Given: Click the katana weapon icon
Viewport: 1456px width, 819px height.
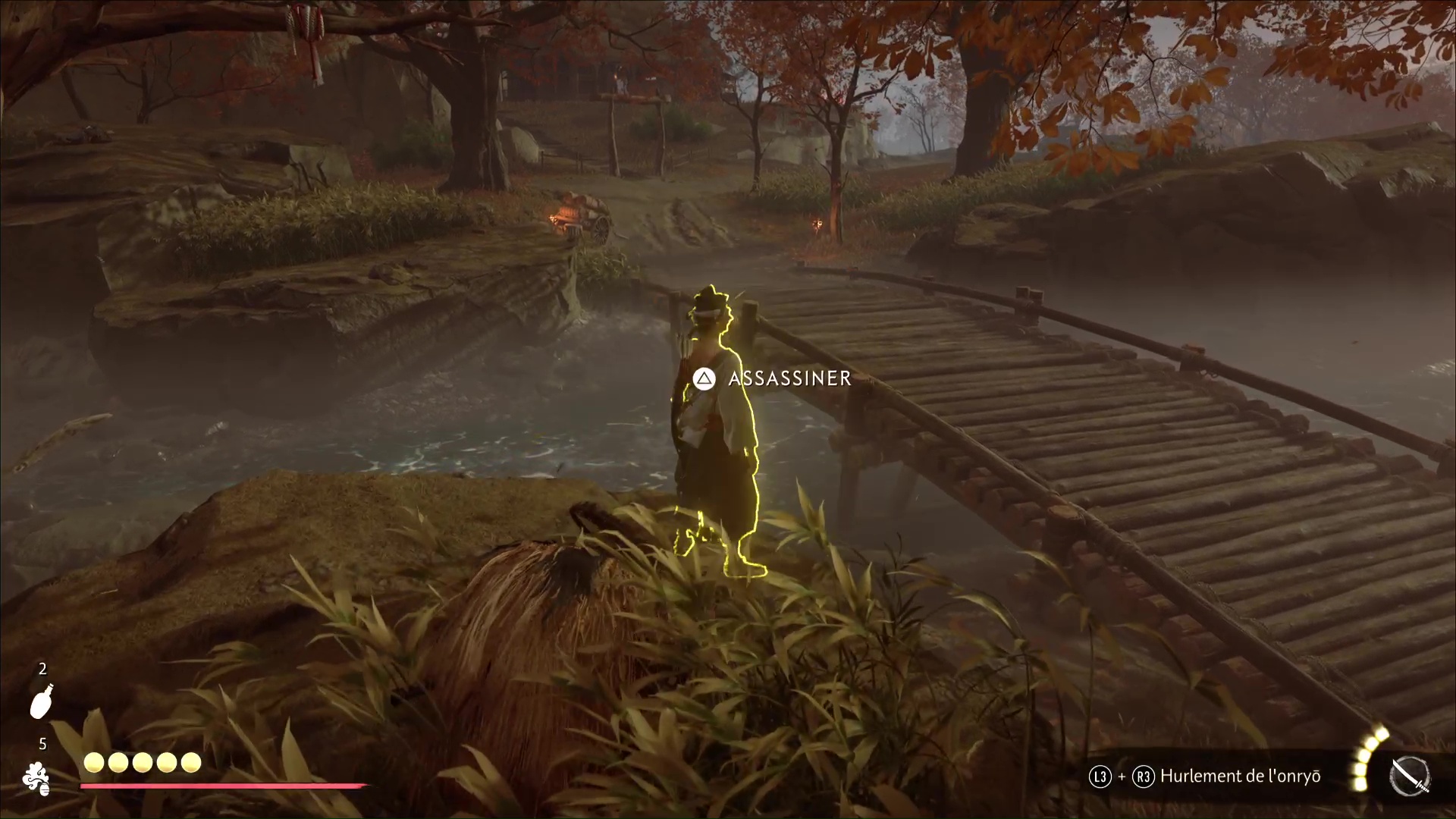Looking at the screenshot, I should (1410, 777).
